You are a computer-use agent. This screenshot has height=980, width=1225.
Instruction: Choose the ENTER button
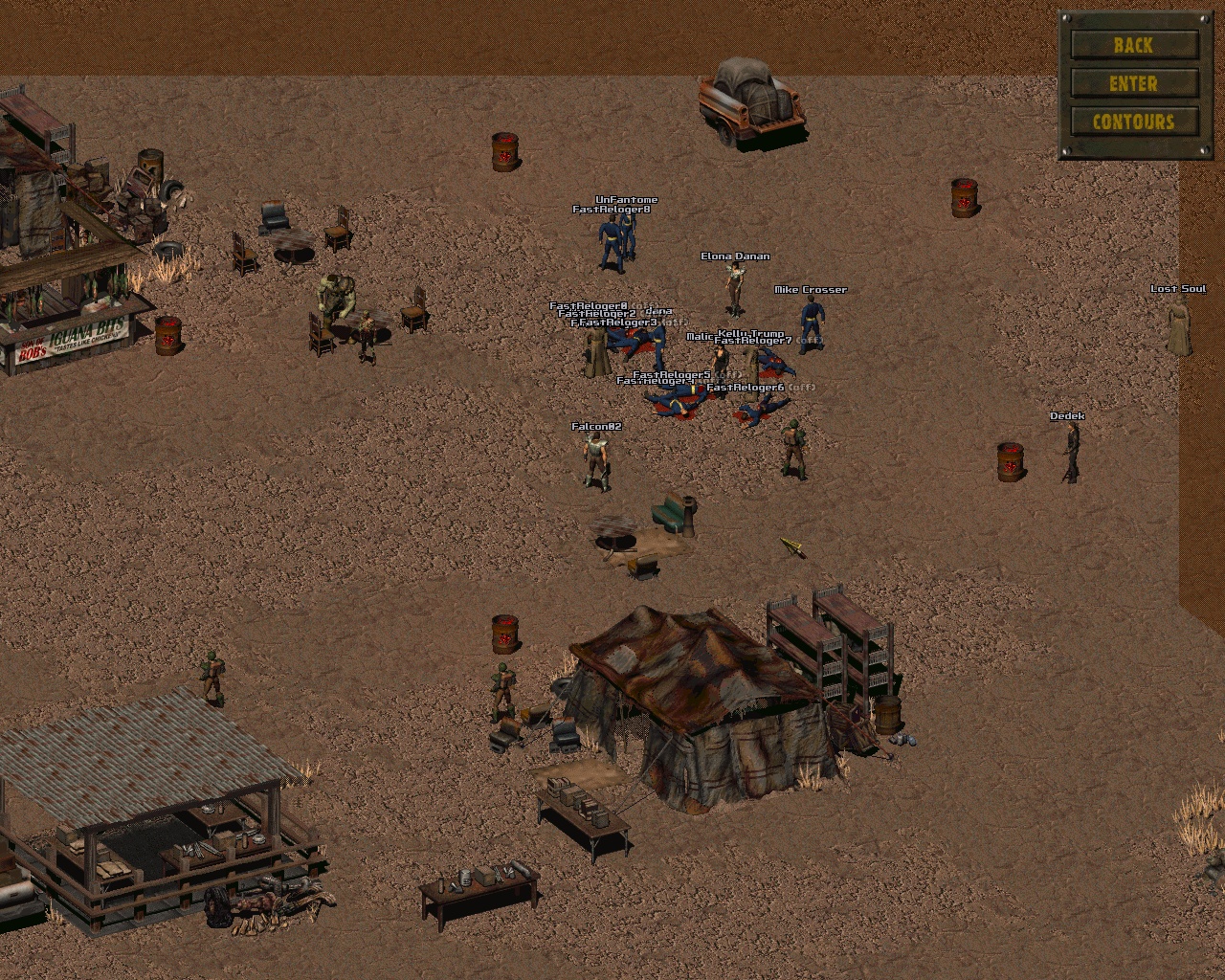1134,84
